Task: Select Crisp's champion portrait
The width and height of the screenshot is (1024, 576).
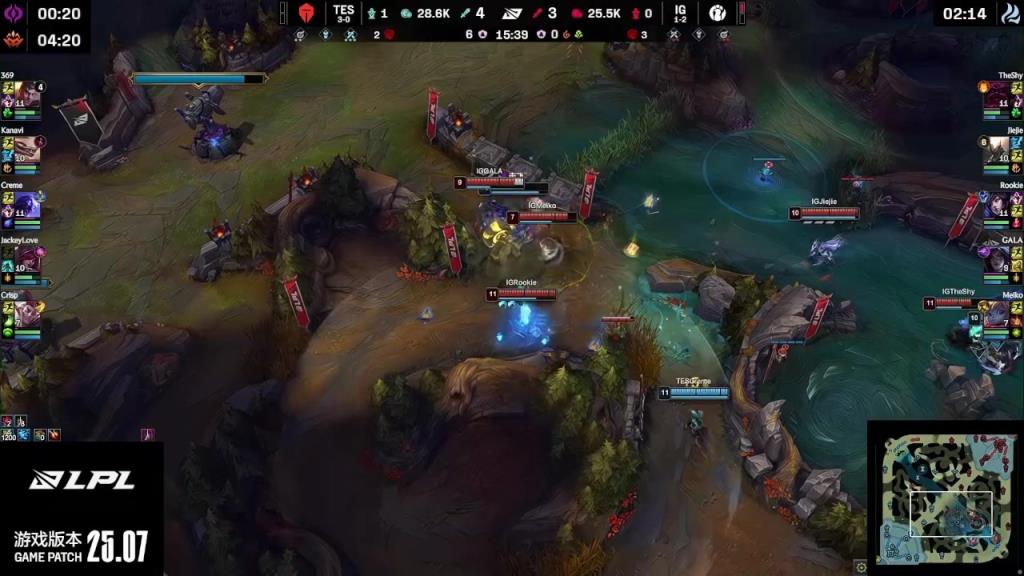Action: click(x=27, y=315)
